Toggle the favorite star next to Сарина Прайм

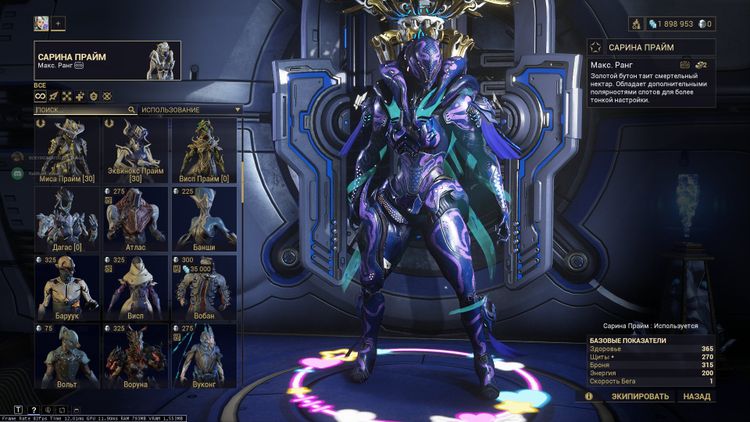(597, 47)
